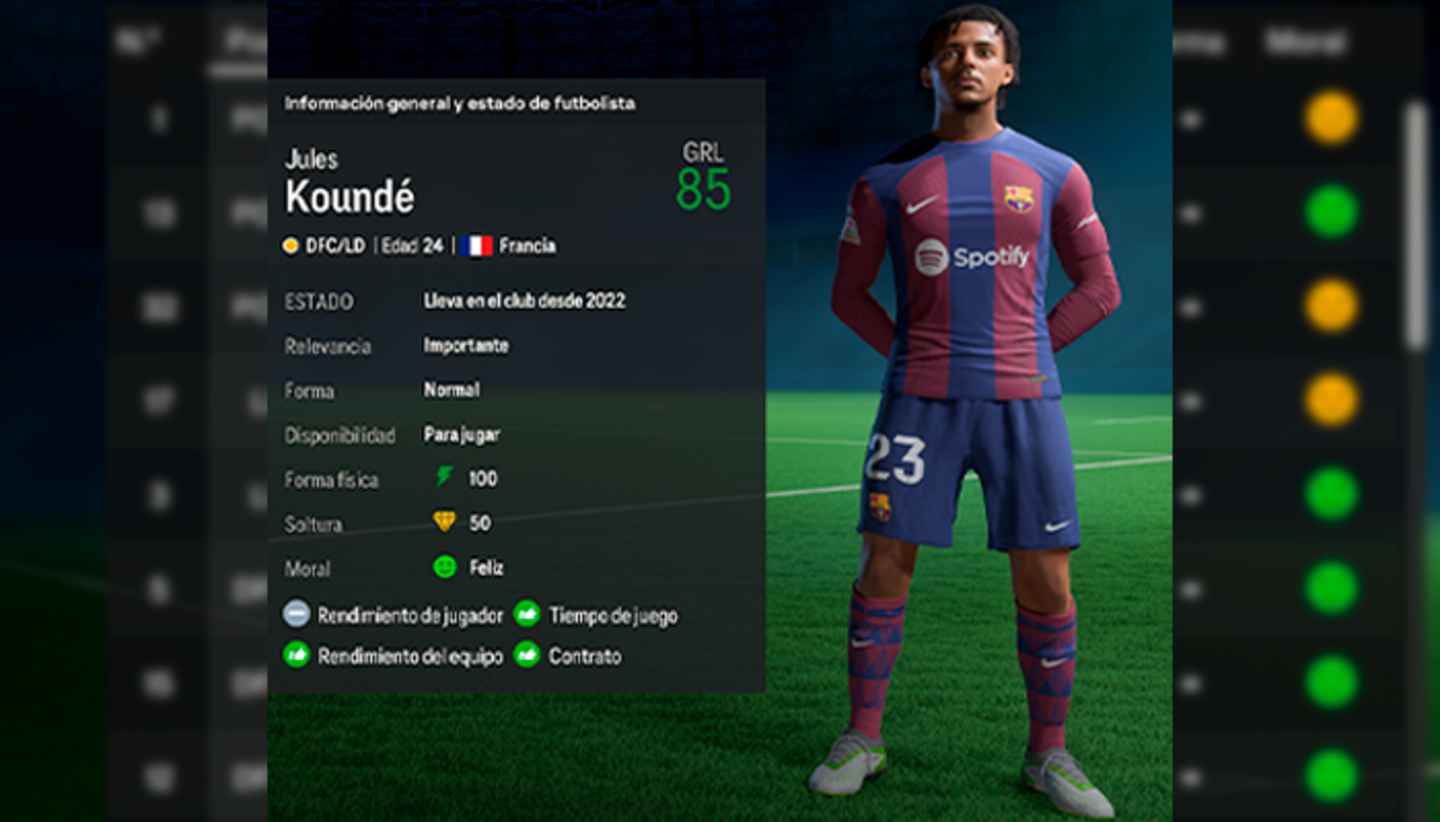
Task: Click the Forma física 100 value bar
Action: pyautogui.click(x=482, y=479)
